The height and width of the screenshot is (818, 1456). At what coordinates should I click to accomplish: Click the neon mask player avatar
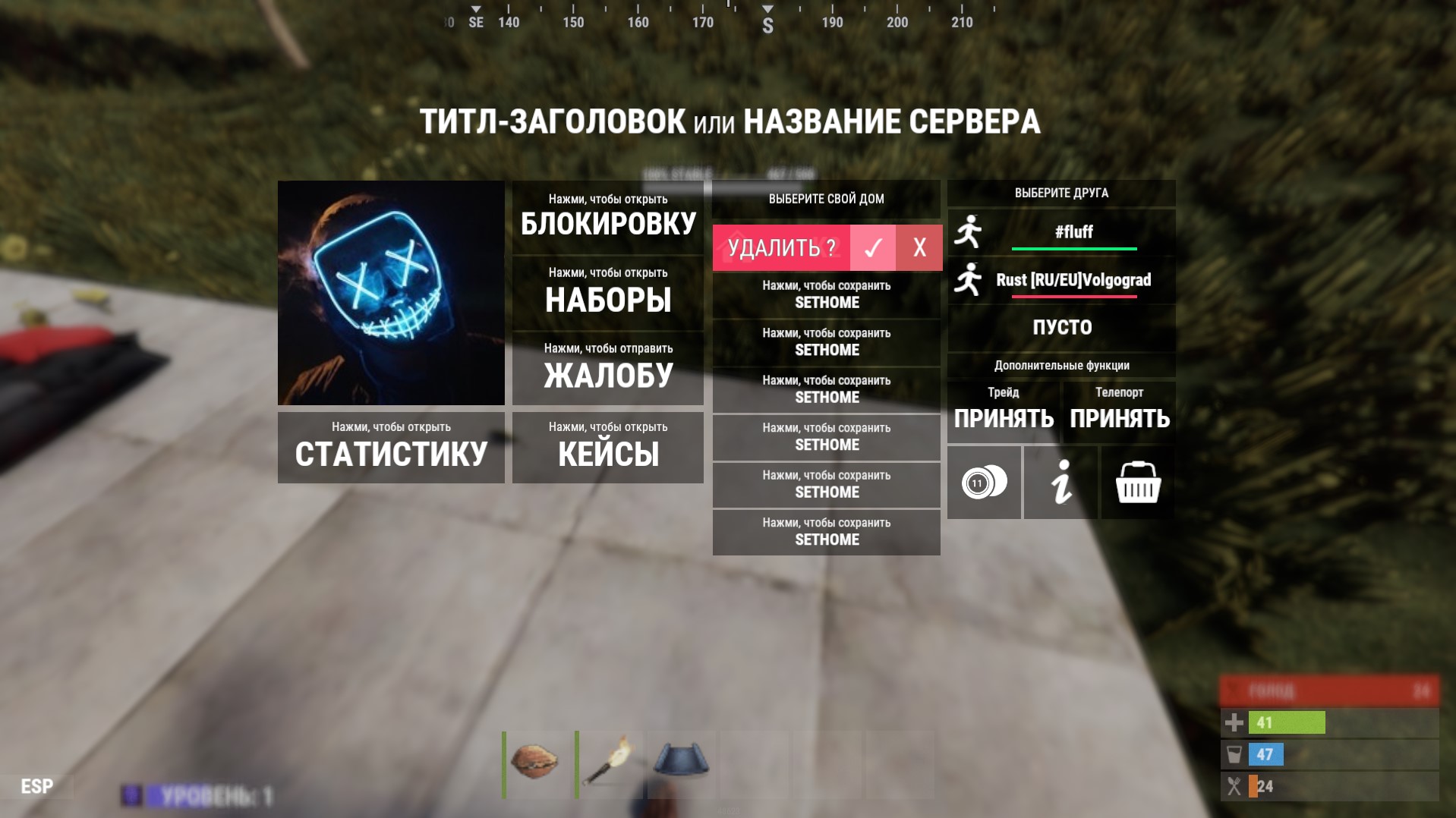[x=391, y=293]
